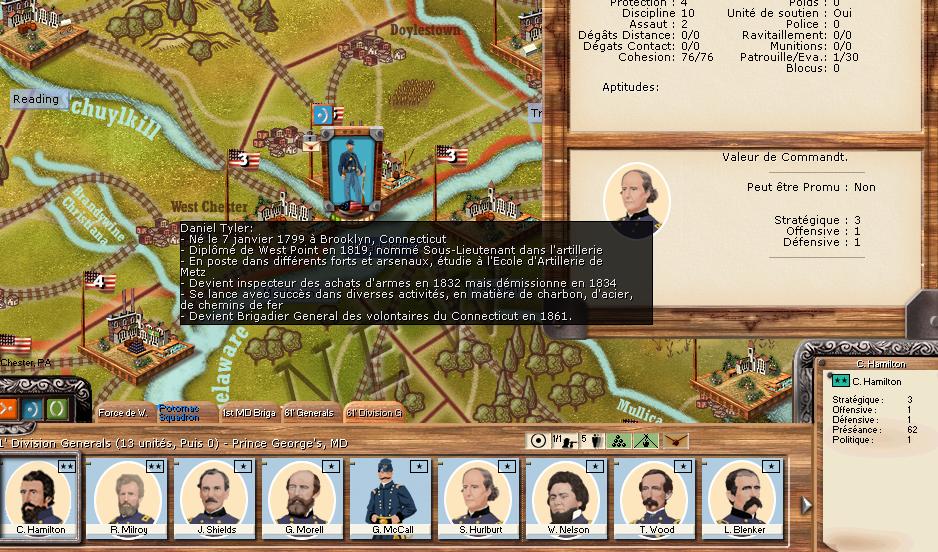Viewport: 938px width, 552px height.
Task: Open the 61' Generals tab
Action: tap(309, 412)
